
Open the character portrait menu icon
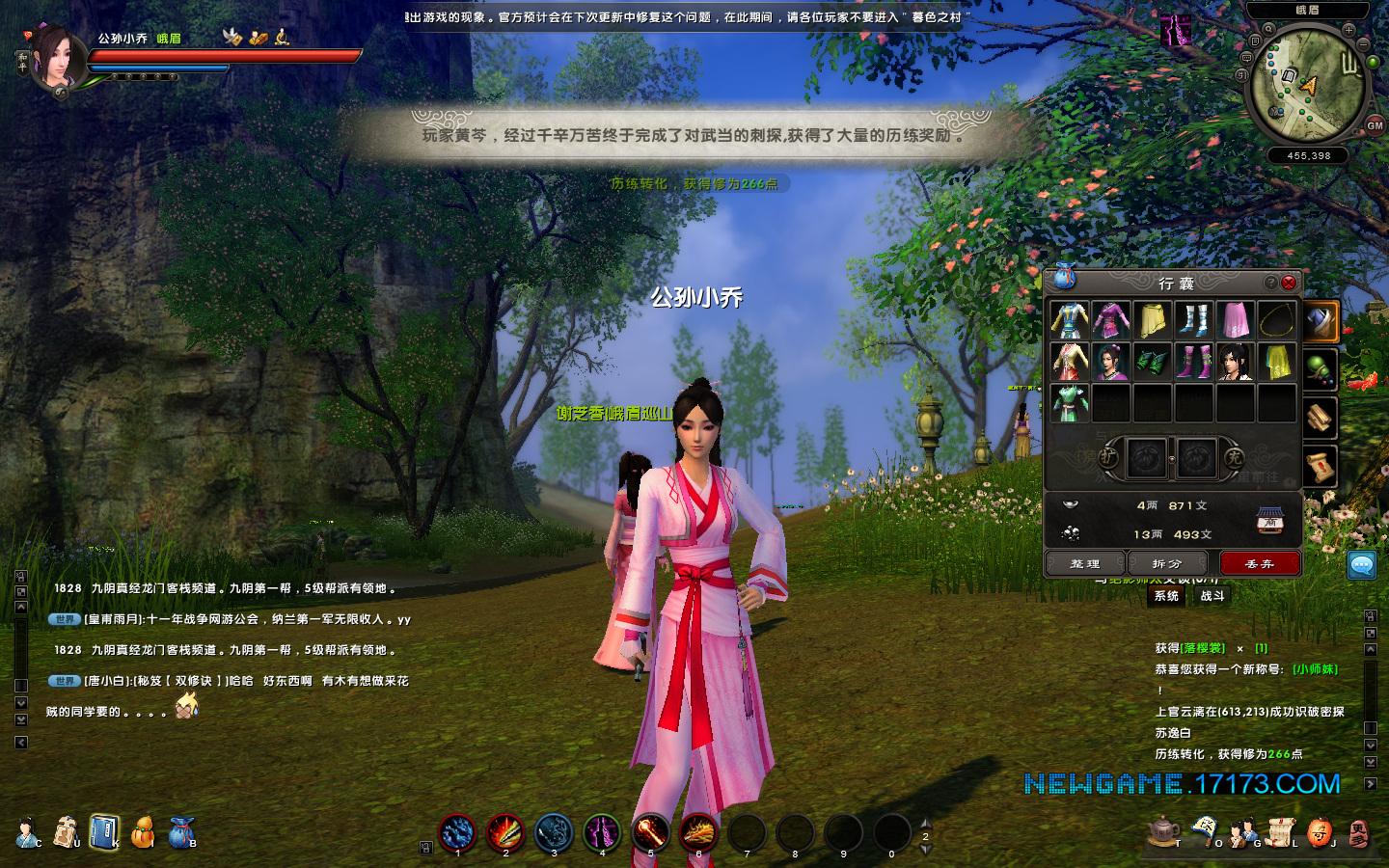click(27, 830)
